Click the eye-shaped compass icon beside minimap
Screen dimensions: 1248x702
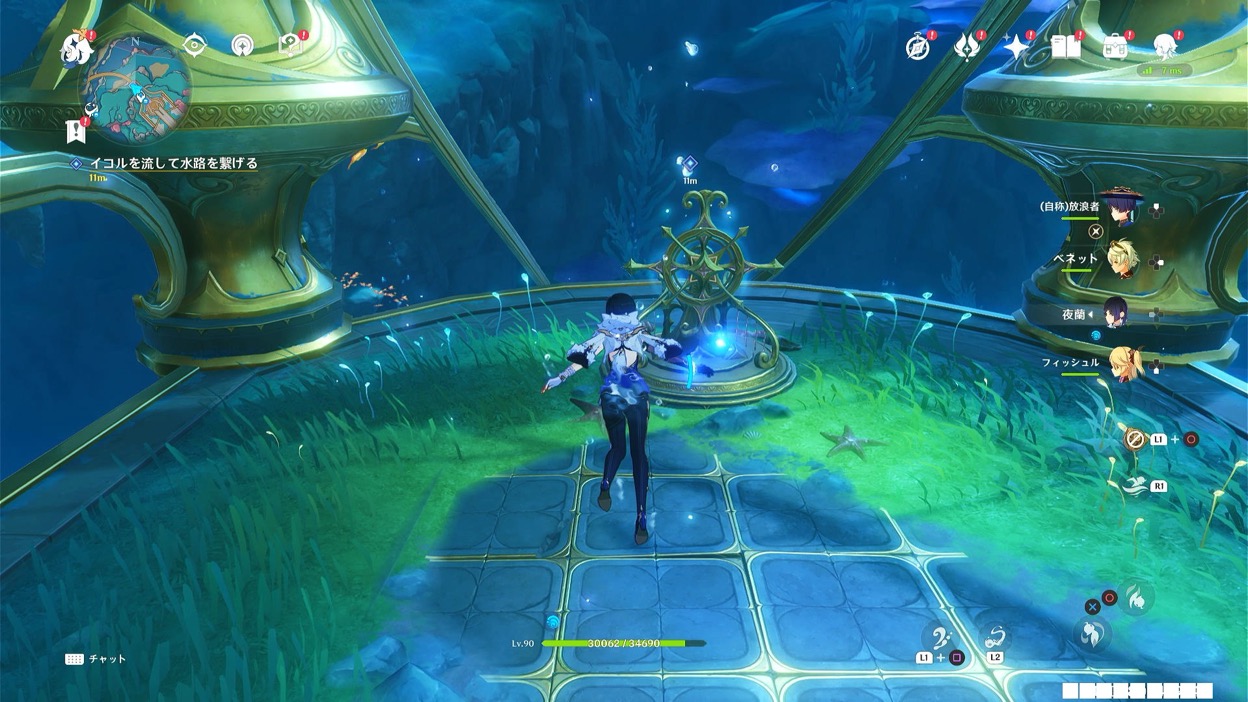coord(195,44)
